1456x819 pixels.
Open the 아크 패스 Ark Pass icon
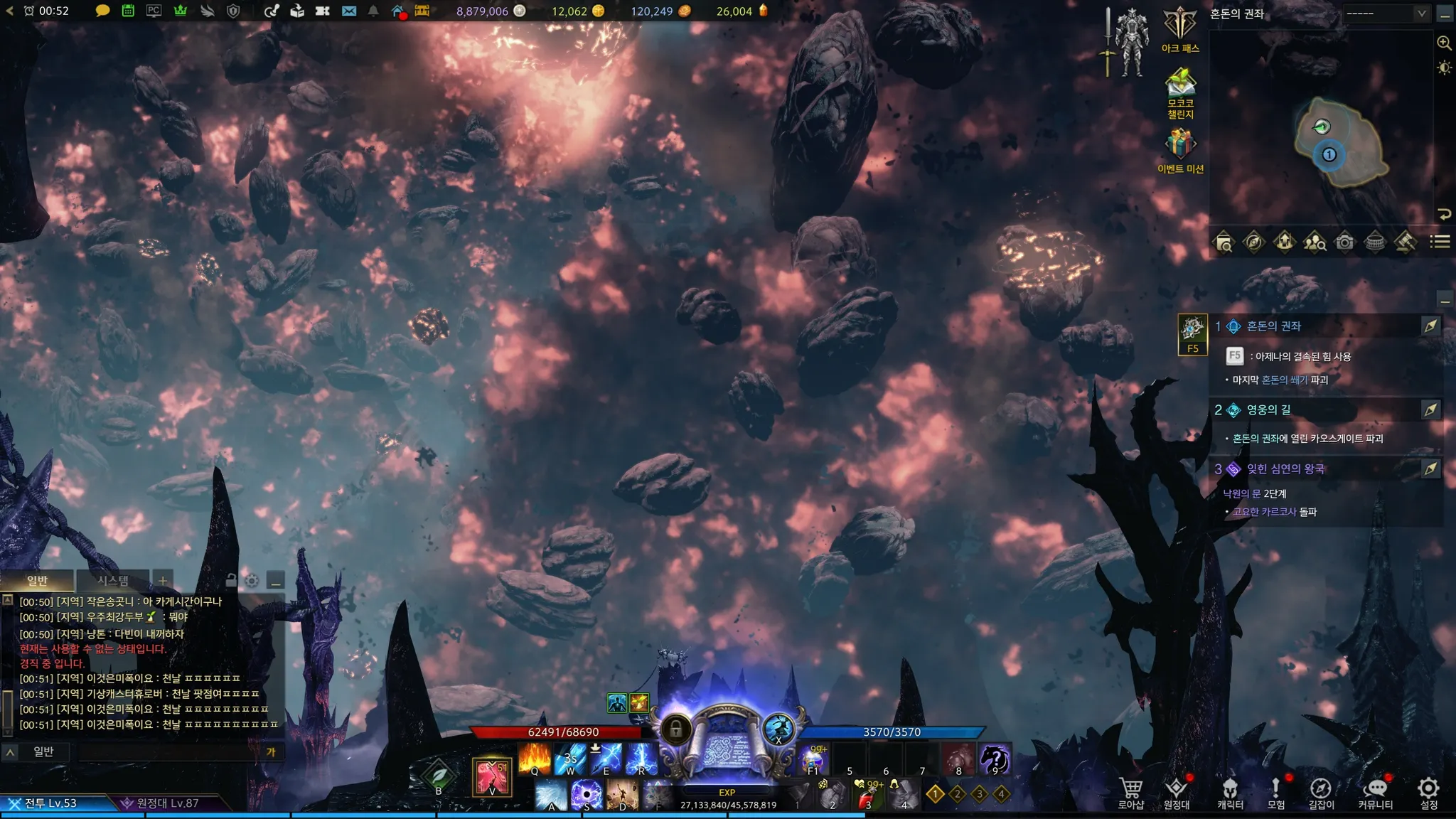click(x=1180, y=28)
